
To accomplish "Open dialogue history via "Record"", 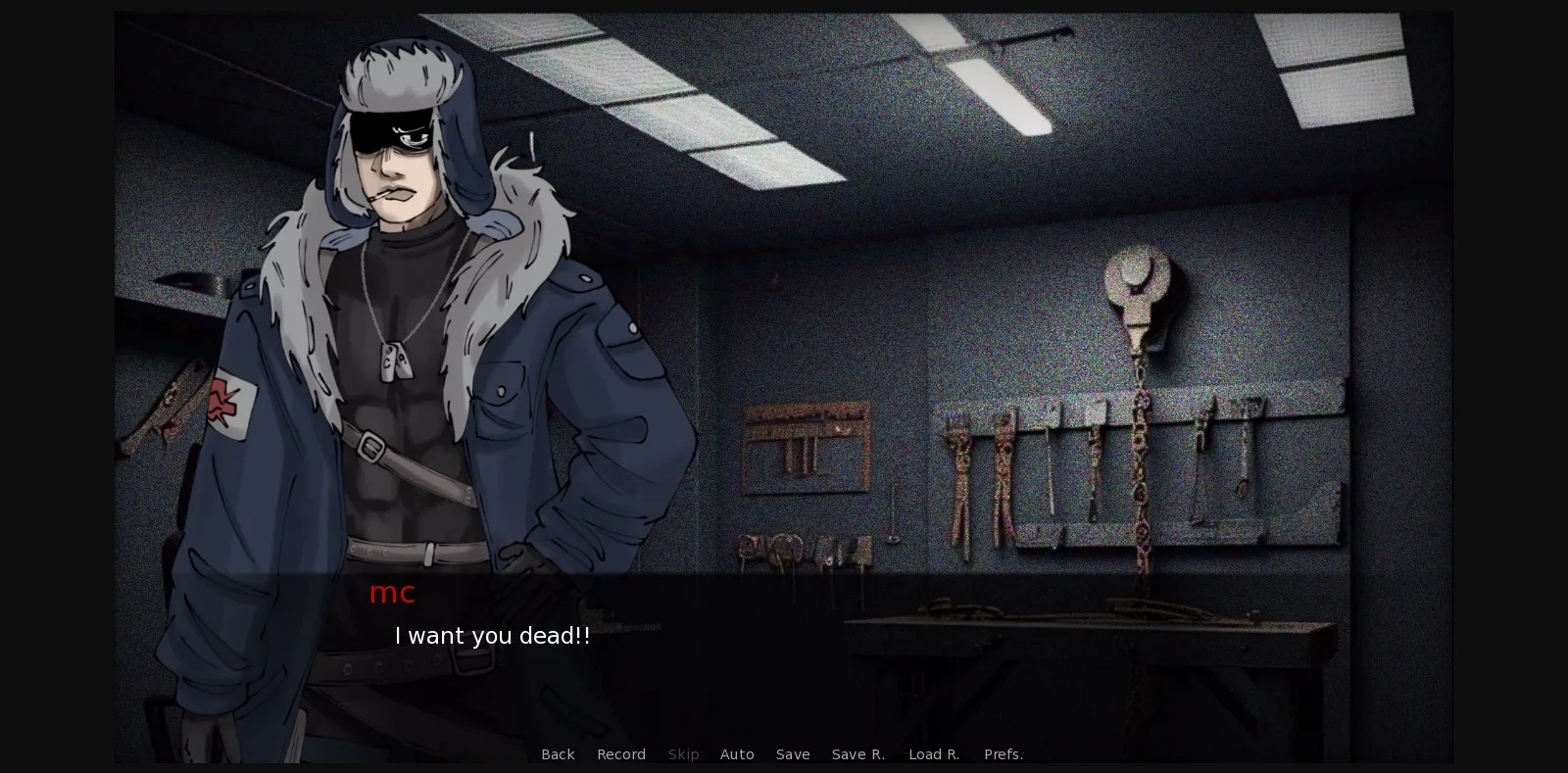I will 621,754.
